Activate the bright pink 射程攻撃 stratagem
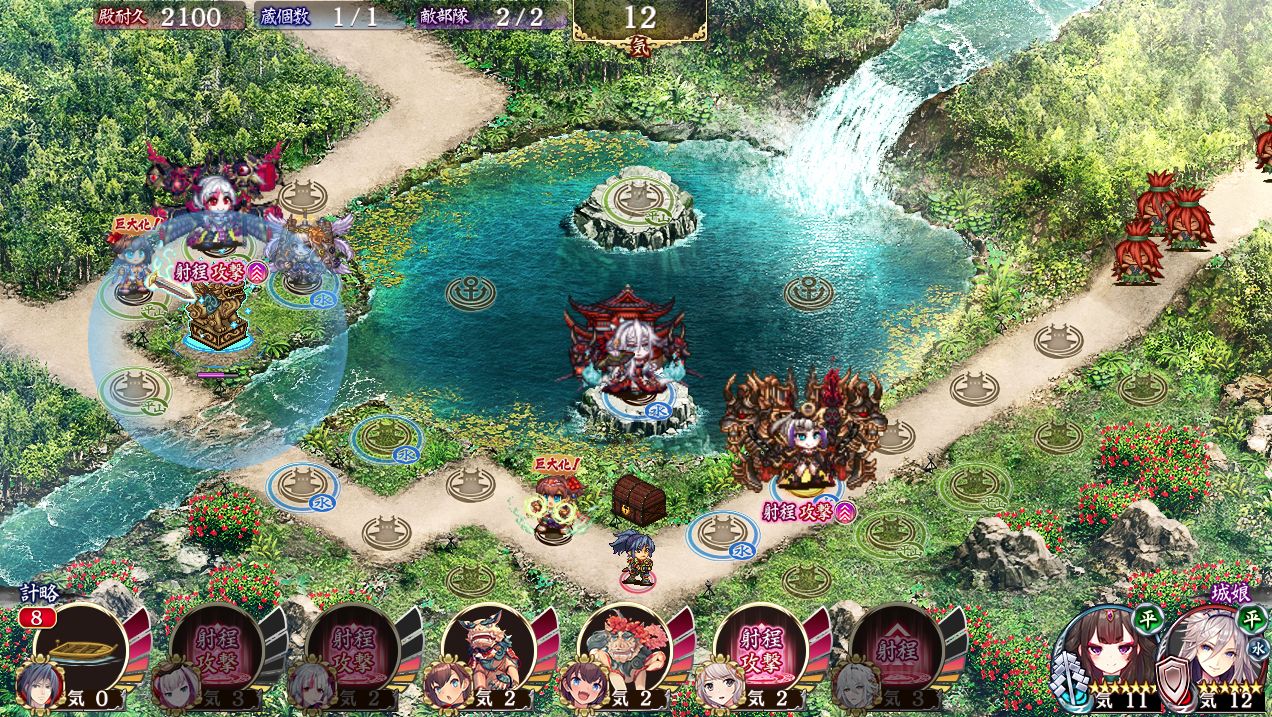 pyautogui.click(x=760, y=650)
